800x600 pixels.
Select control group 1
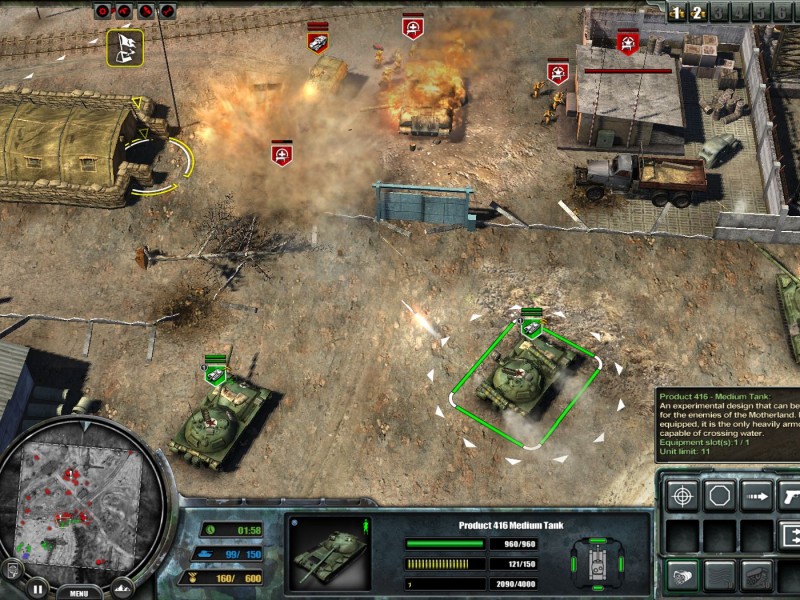click(x=677, y=13)
